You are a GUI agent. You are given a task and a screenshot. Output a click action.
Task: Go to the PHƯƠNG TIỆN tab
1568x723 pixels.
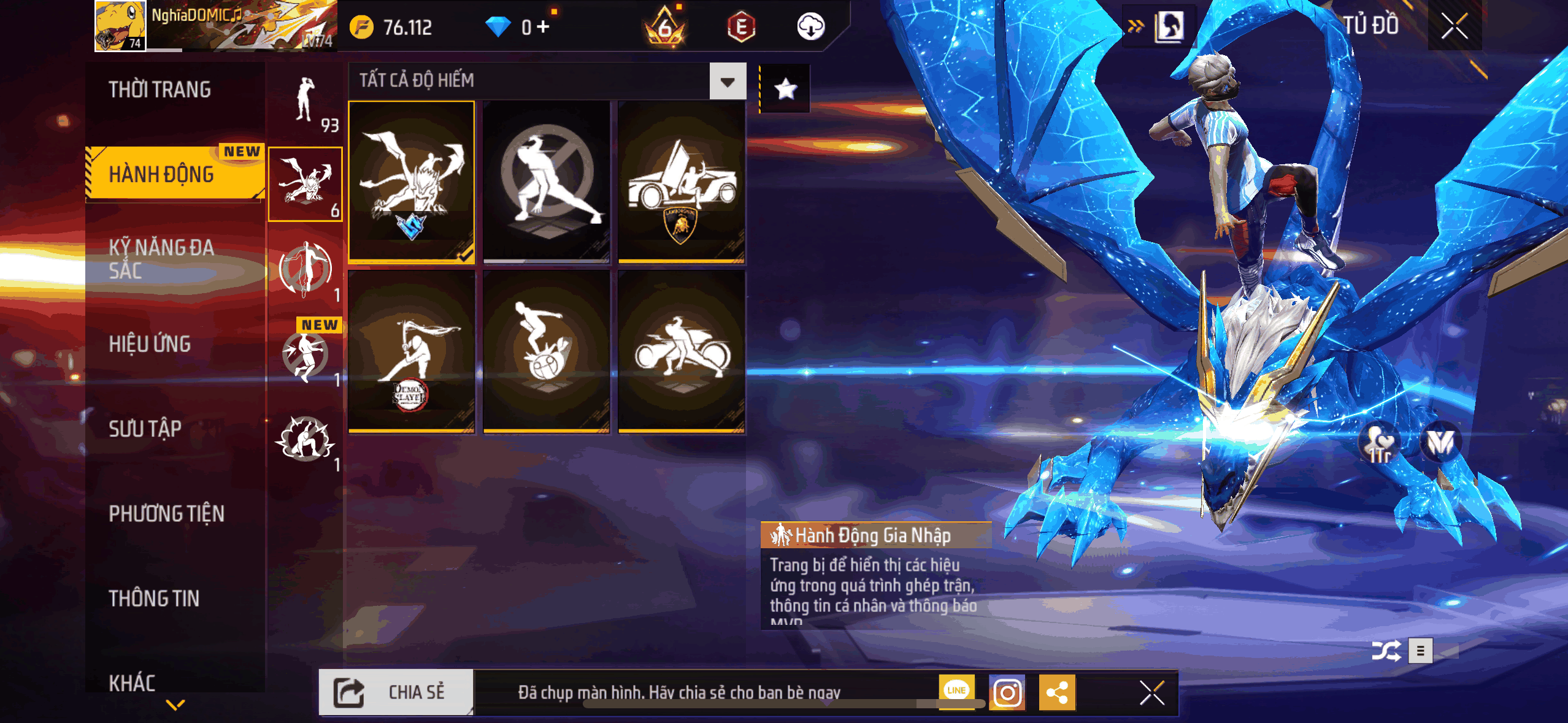click(x=166, y=513)
